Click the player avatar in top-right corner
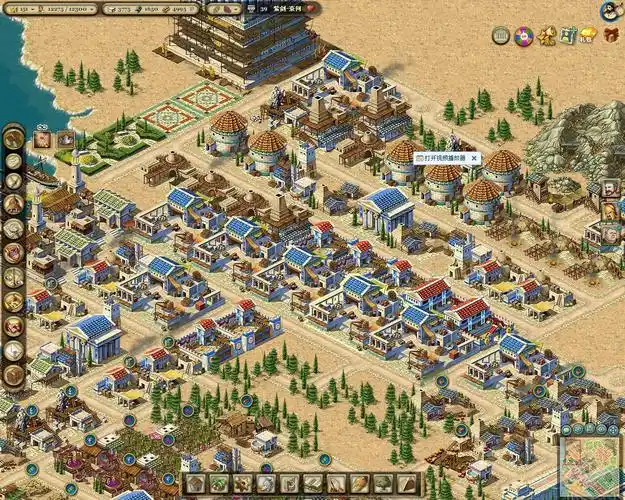This screenshot has height=500, width=625. click(x=609, y=11)
